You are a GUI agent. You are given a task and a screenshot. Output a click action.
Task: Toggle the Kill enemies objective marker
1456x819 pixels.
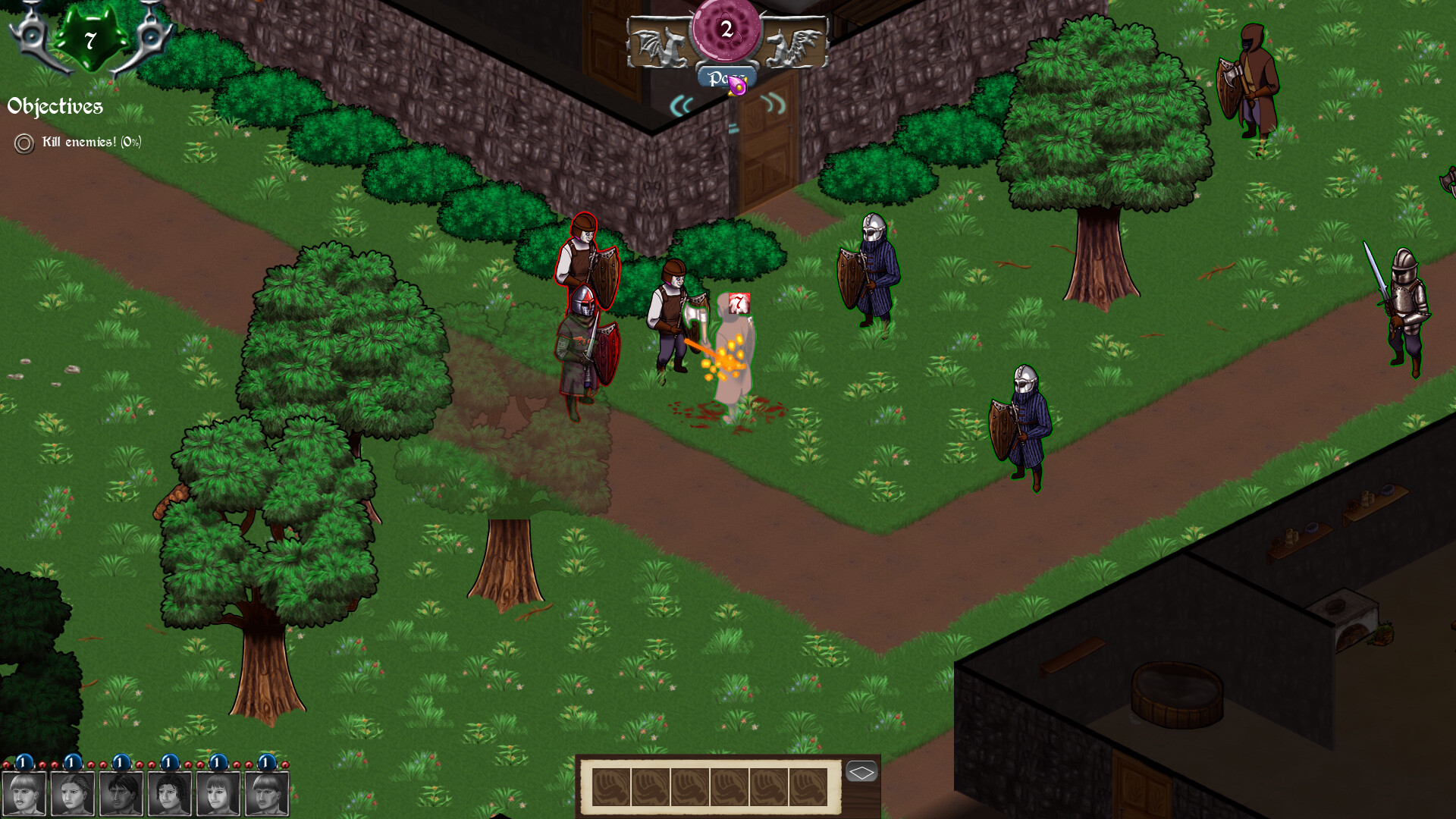23,142
